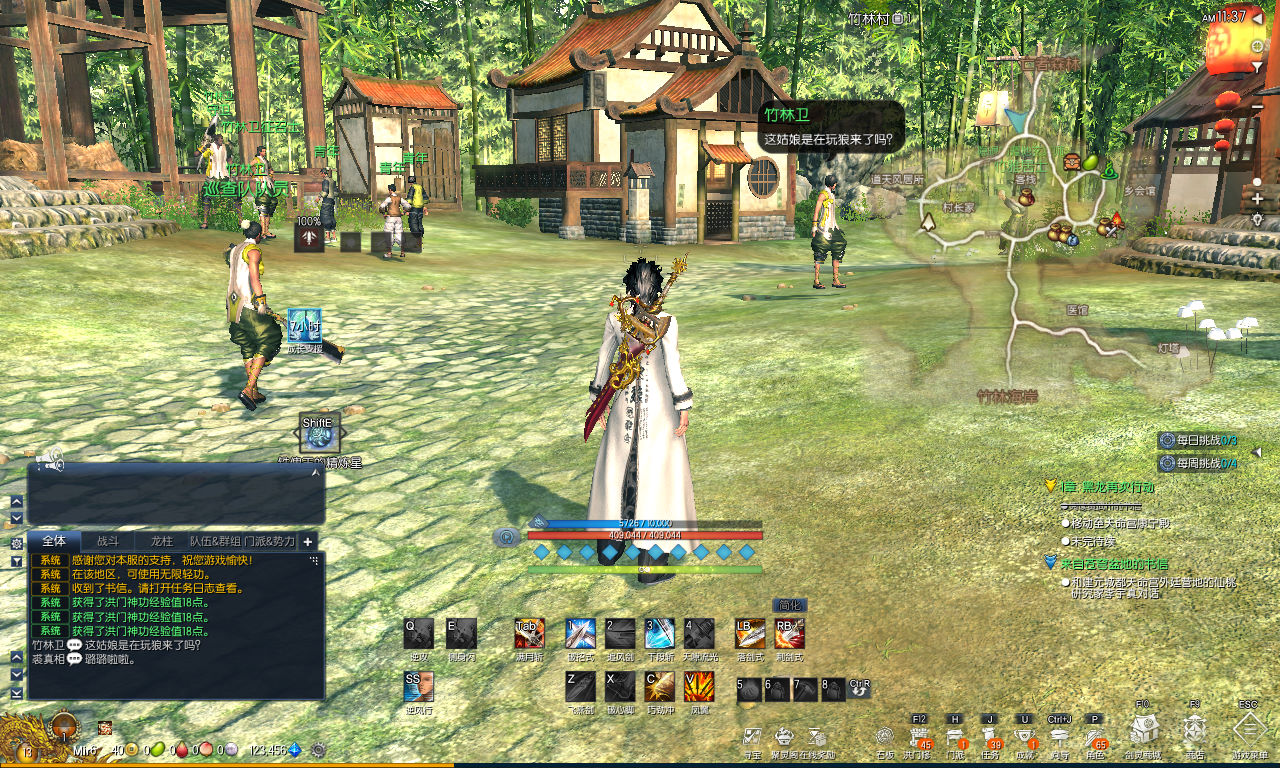Click the 医馆 label on the map overlay
The image size is (1280, 768).
(1076, 311)
